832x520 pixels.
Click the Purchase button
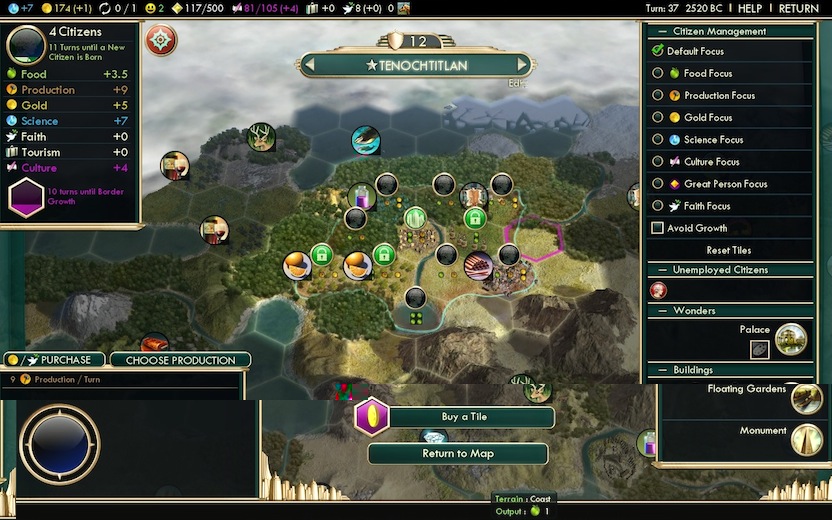54,360
